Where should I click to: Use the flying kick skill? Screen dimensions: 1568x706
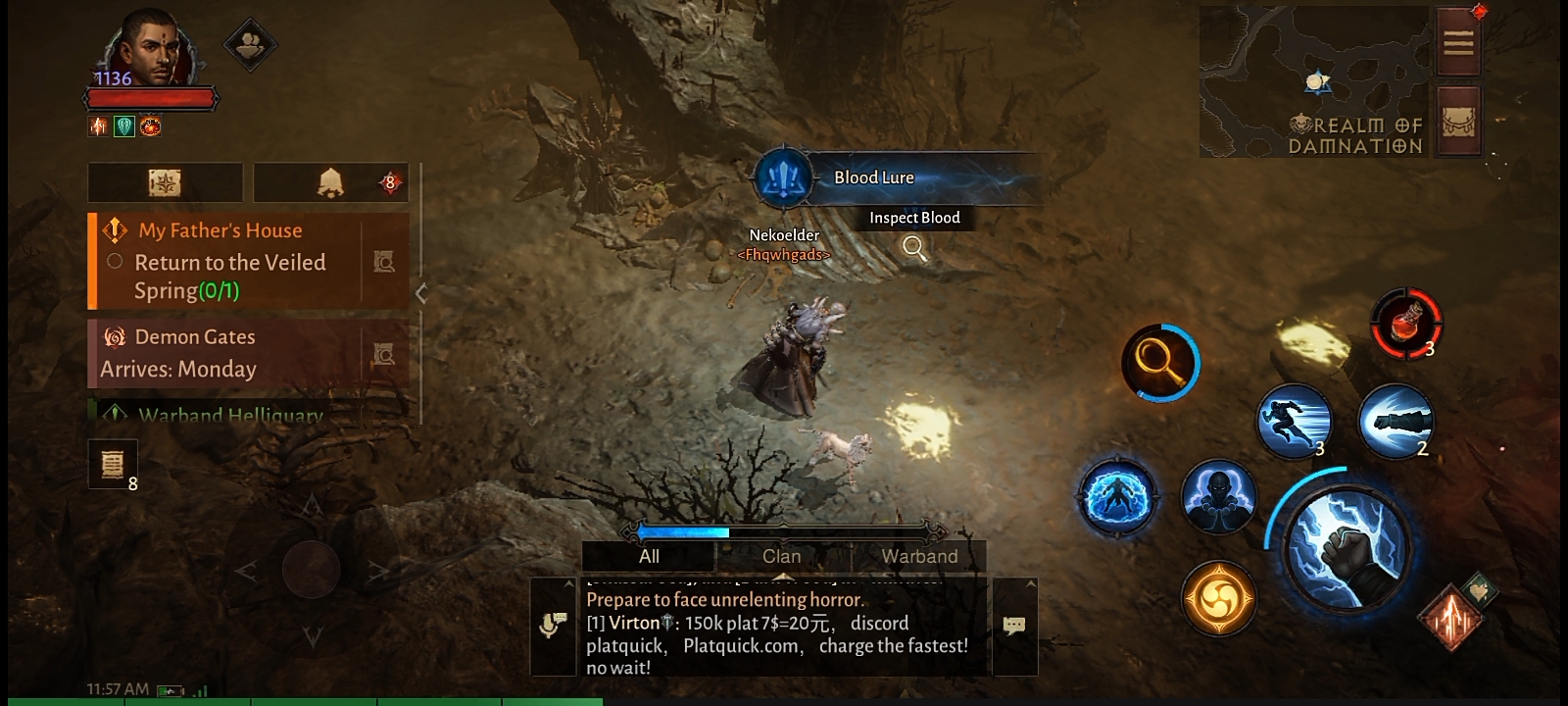pyautogui.click(x=1396, y=421)
